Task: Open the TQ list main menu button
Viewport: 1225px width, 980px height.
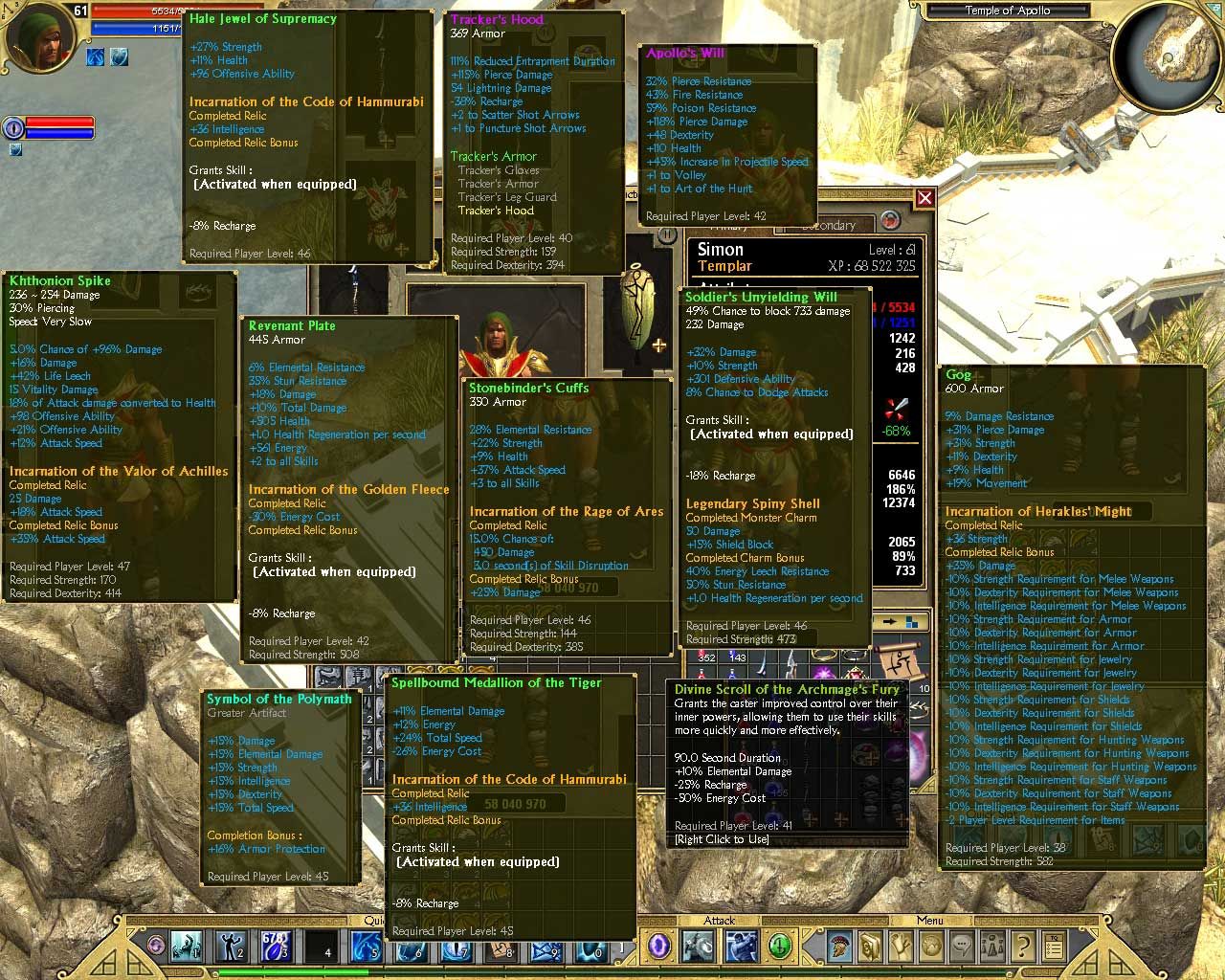Action: [1054, 947]
